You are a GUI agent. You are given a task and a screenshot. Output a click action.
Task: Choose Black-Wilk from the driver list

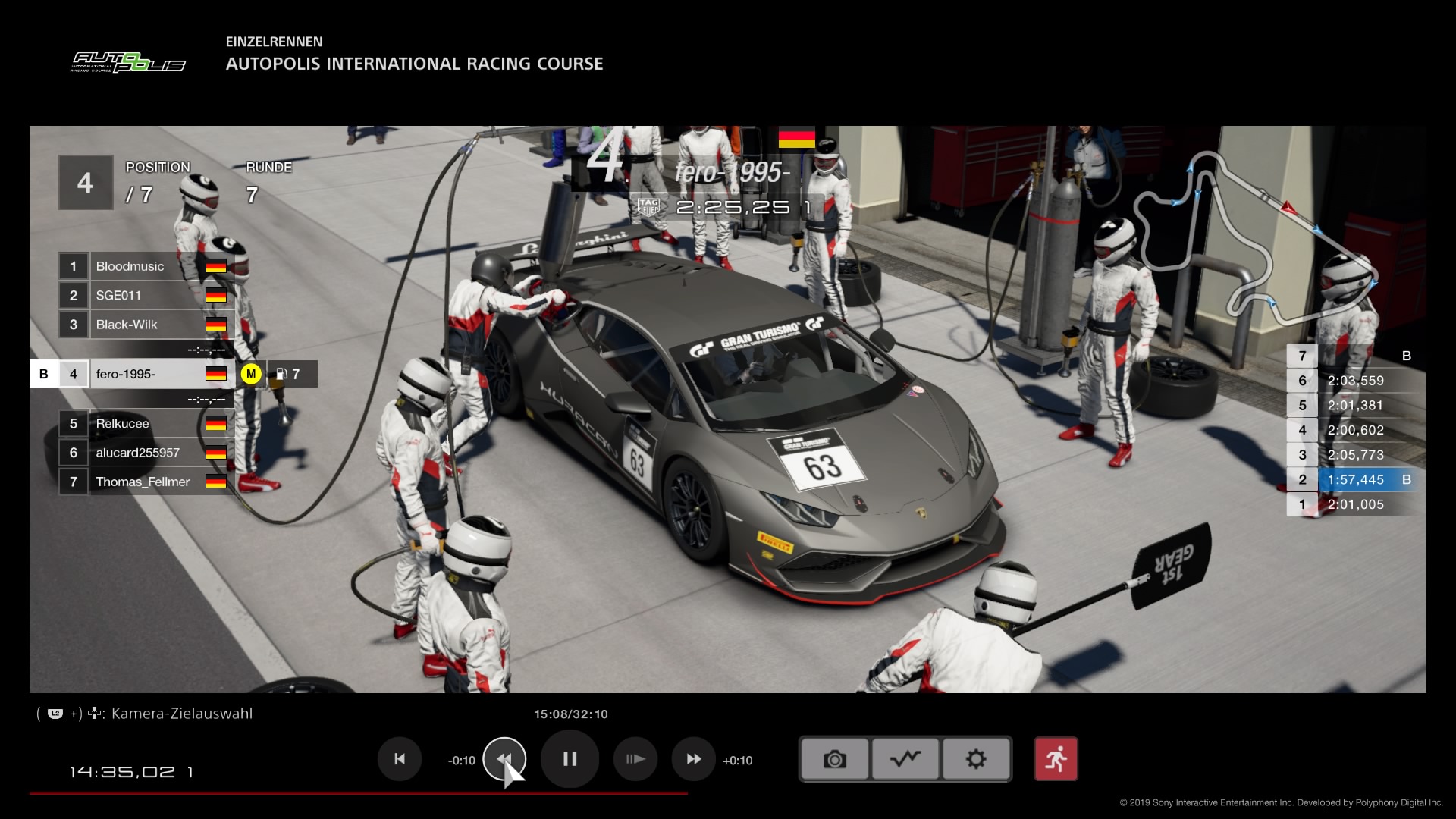coord(144,325)
